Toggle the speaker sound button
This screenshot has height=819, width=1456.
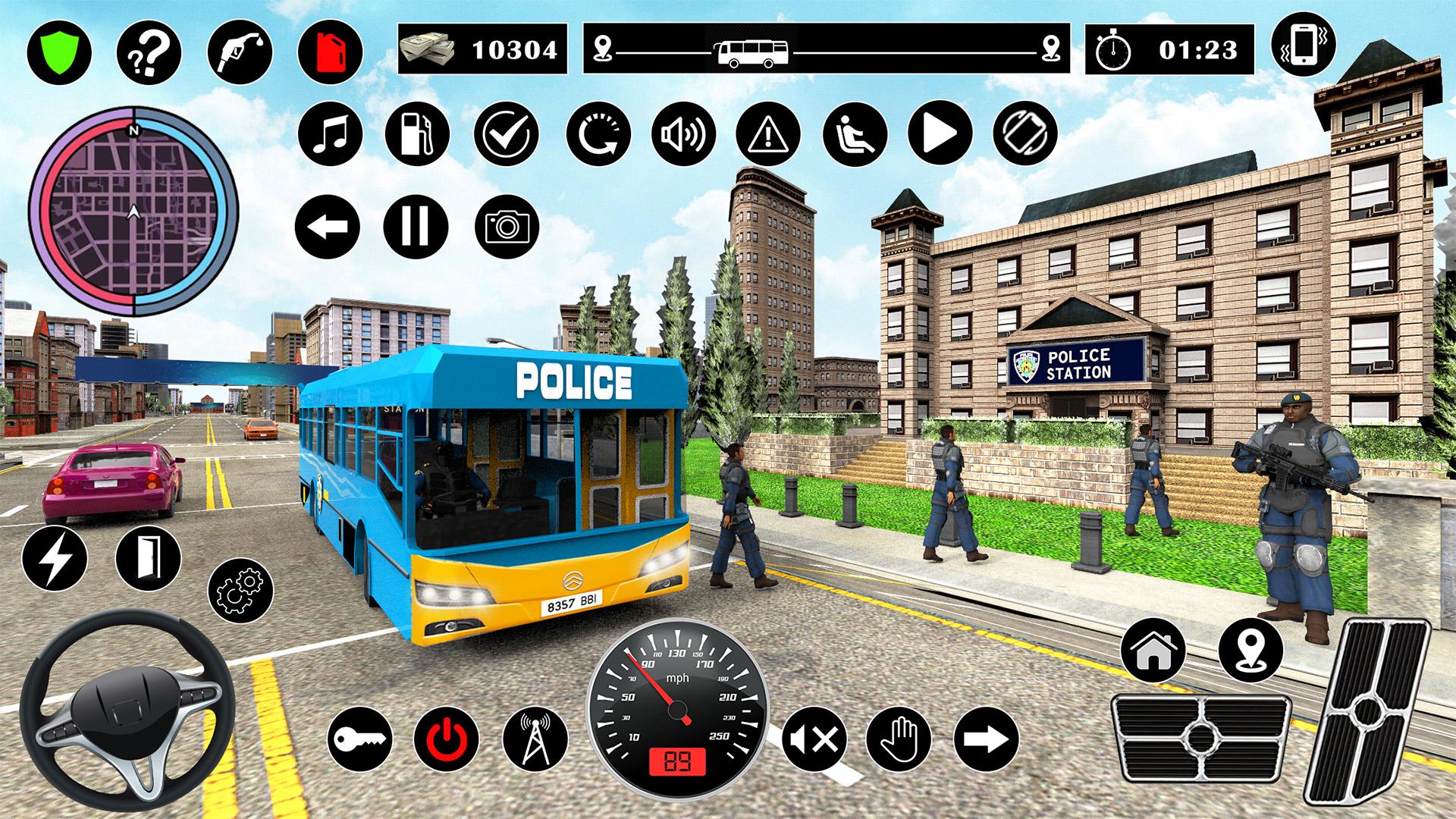tap(682, 133)
